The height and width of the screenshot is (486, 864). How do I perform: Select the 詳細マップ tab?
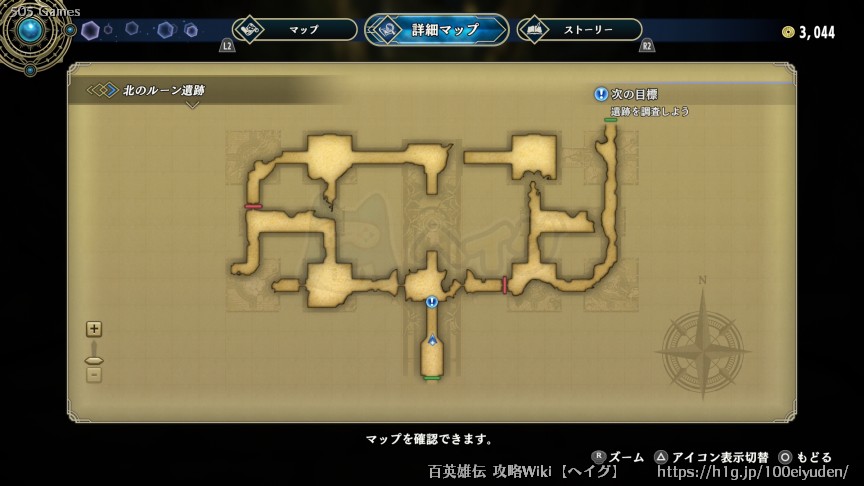pos(436,30)
